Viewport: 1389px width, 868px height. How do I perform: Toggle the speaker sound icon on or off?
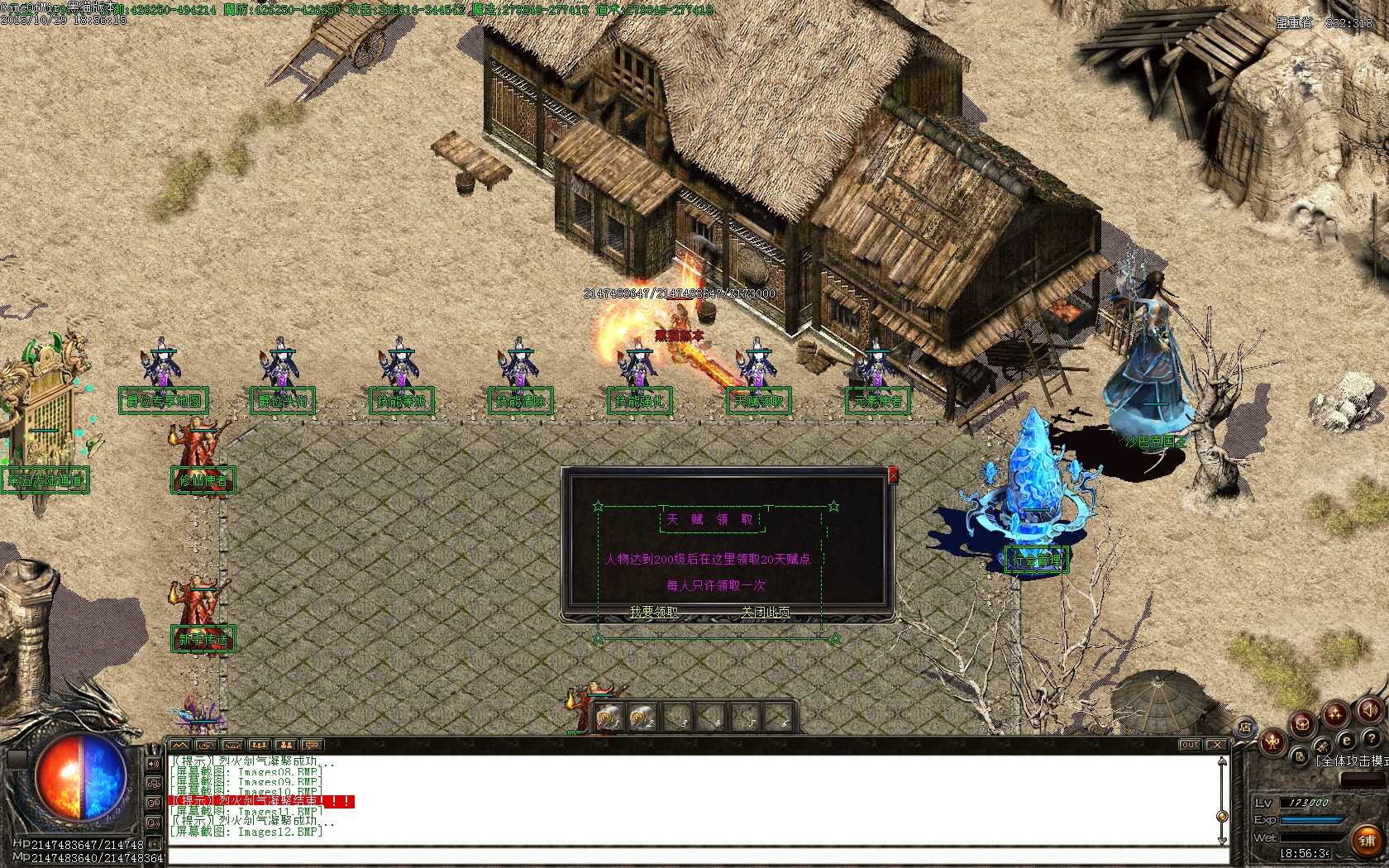click(x=1369, y=711)
